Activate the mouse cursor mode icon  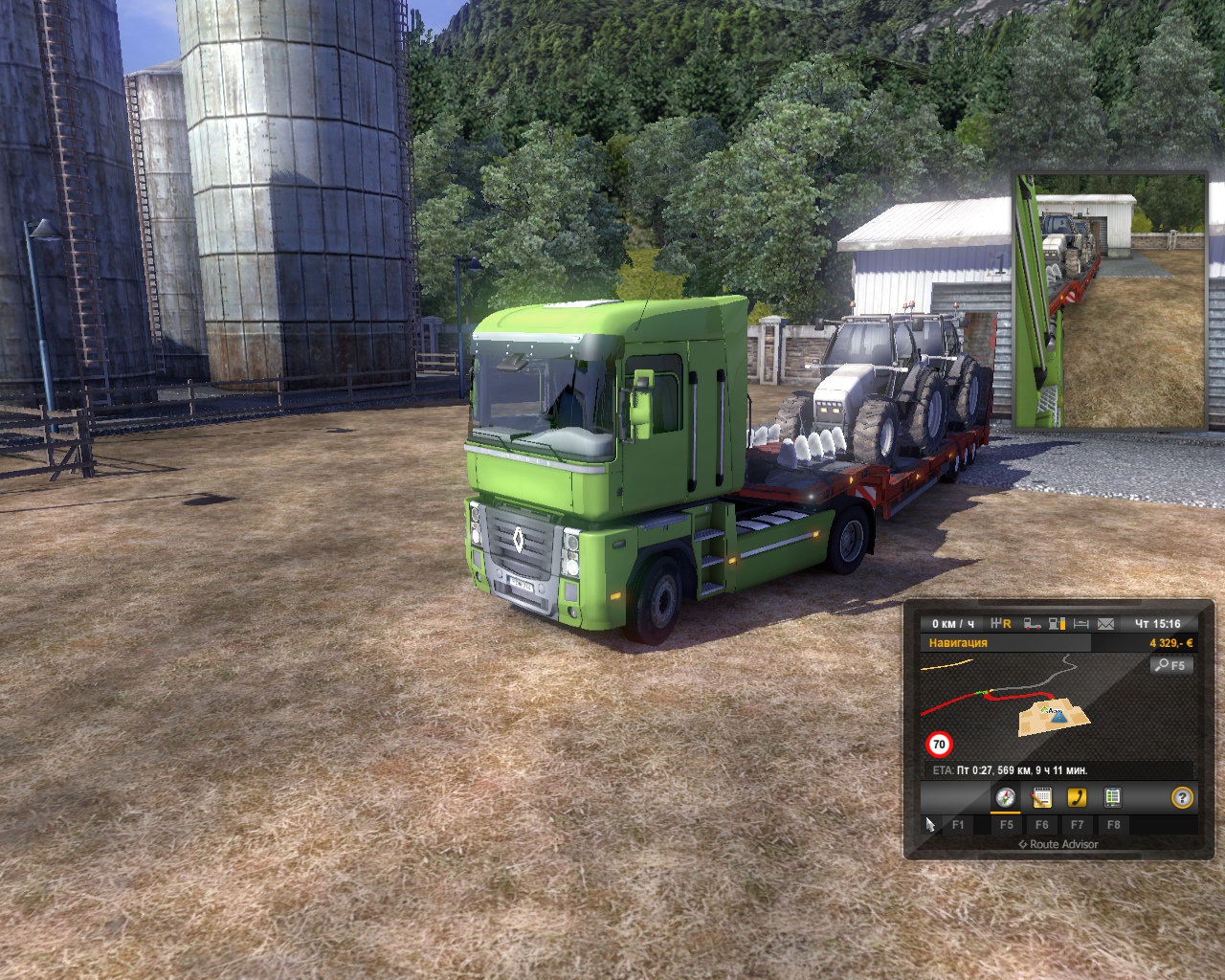(x=930, y=824)
